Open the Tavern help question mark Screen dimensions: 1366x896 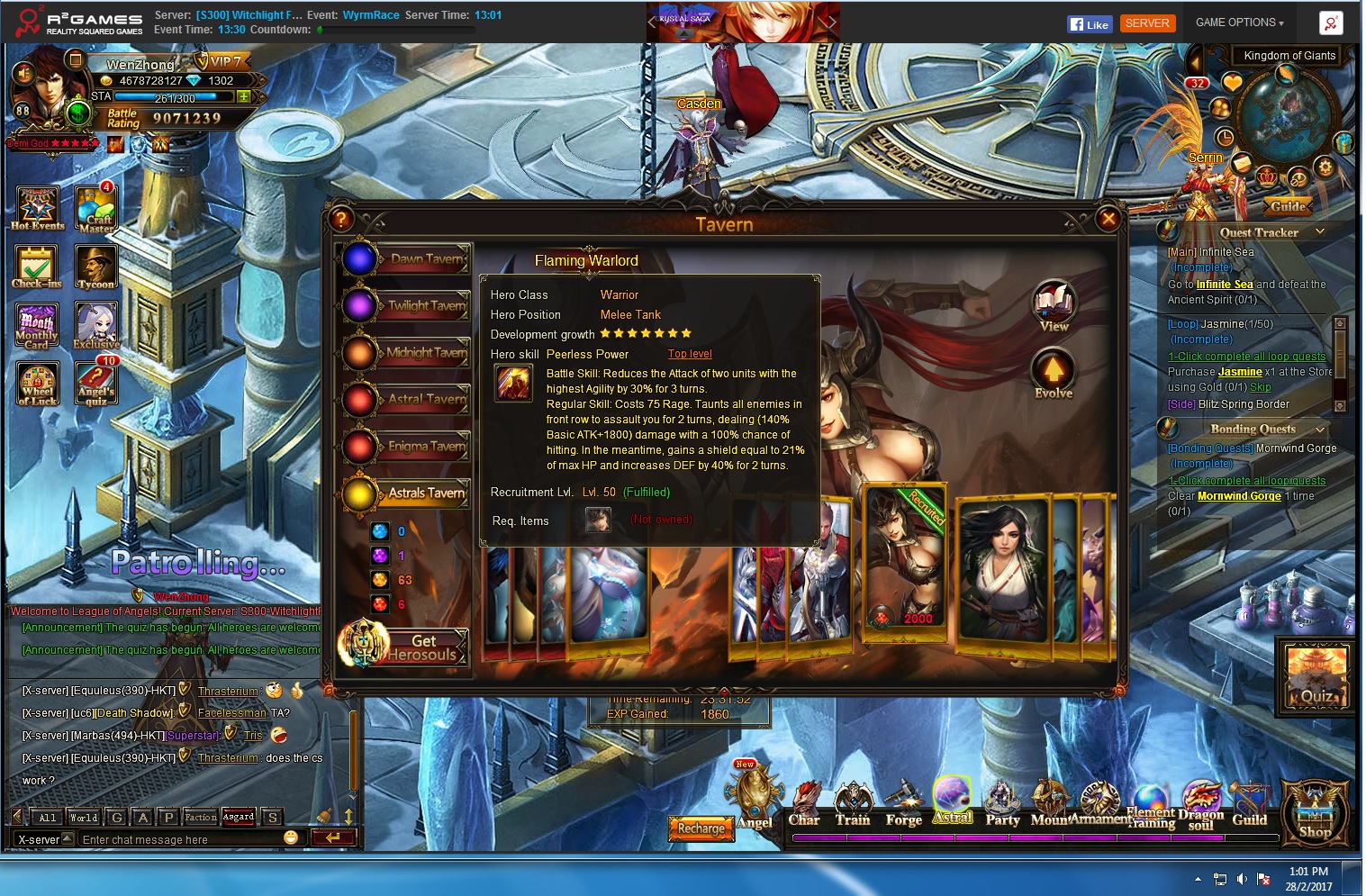(x=341, y=219)
